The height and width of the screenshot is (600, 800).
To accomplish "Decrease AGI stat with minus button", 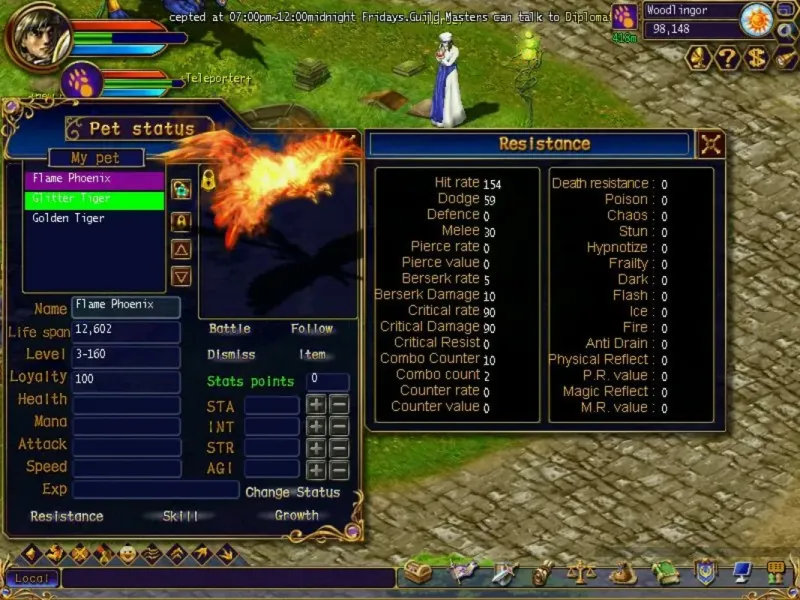I will [x=340, y=470].
